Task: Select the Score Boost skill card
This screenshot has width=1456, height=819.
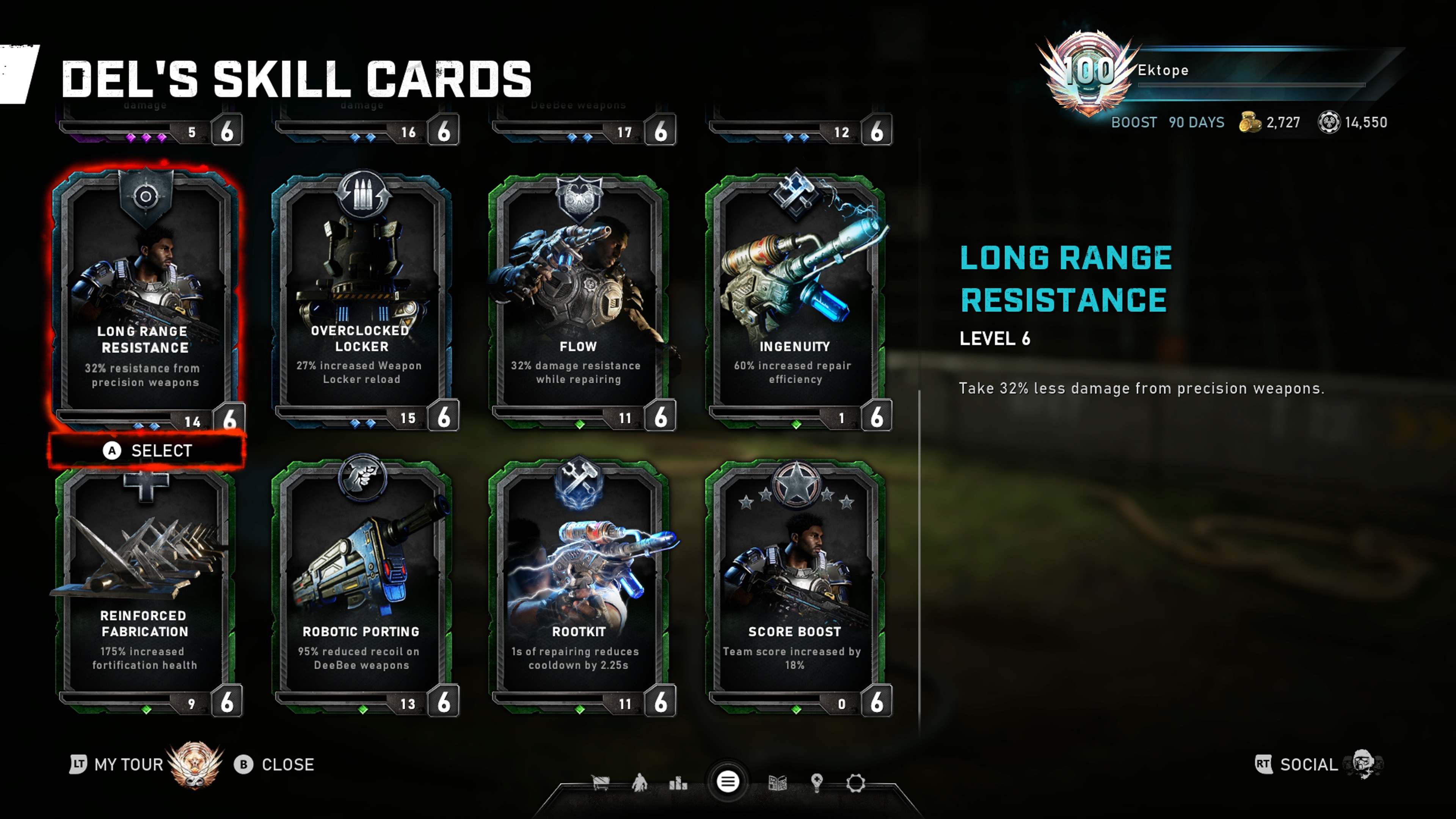Action: coord(795,588)
